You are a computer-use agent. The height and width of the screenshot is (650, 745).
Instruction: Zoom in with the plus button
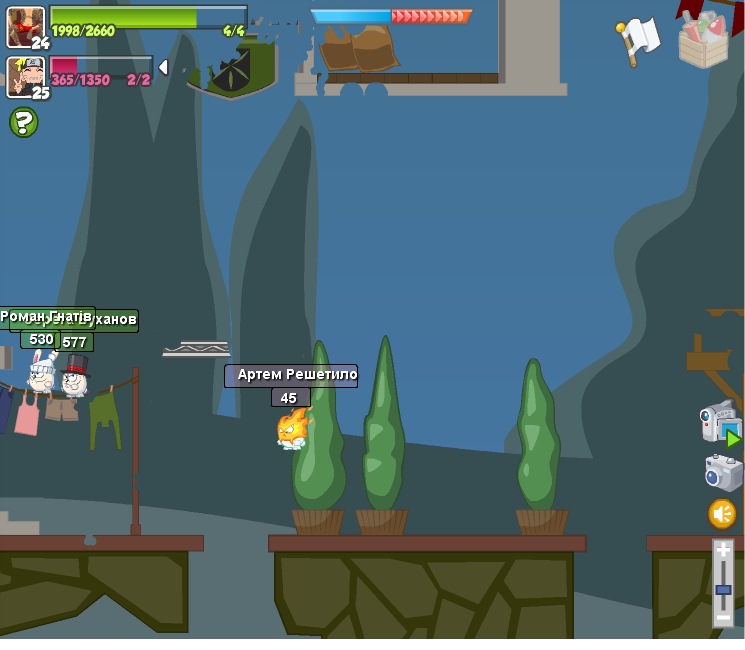(x=723, y=551)
